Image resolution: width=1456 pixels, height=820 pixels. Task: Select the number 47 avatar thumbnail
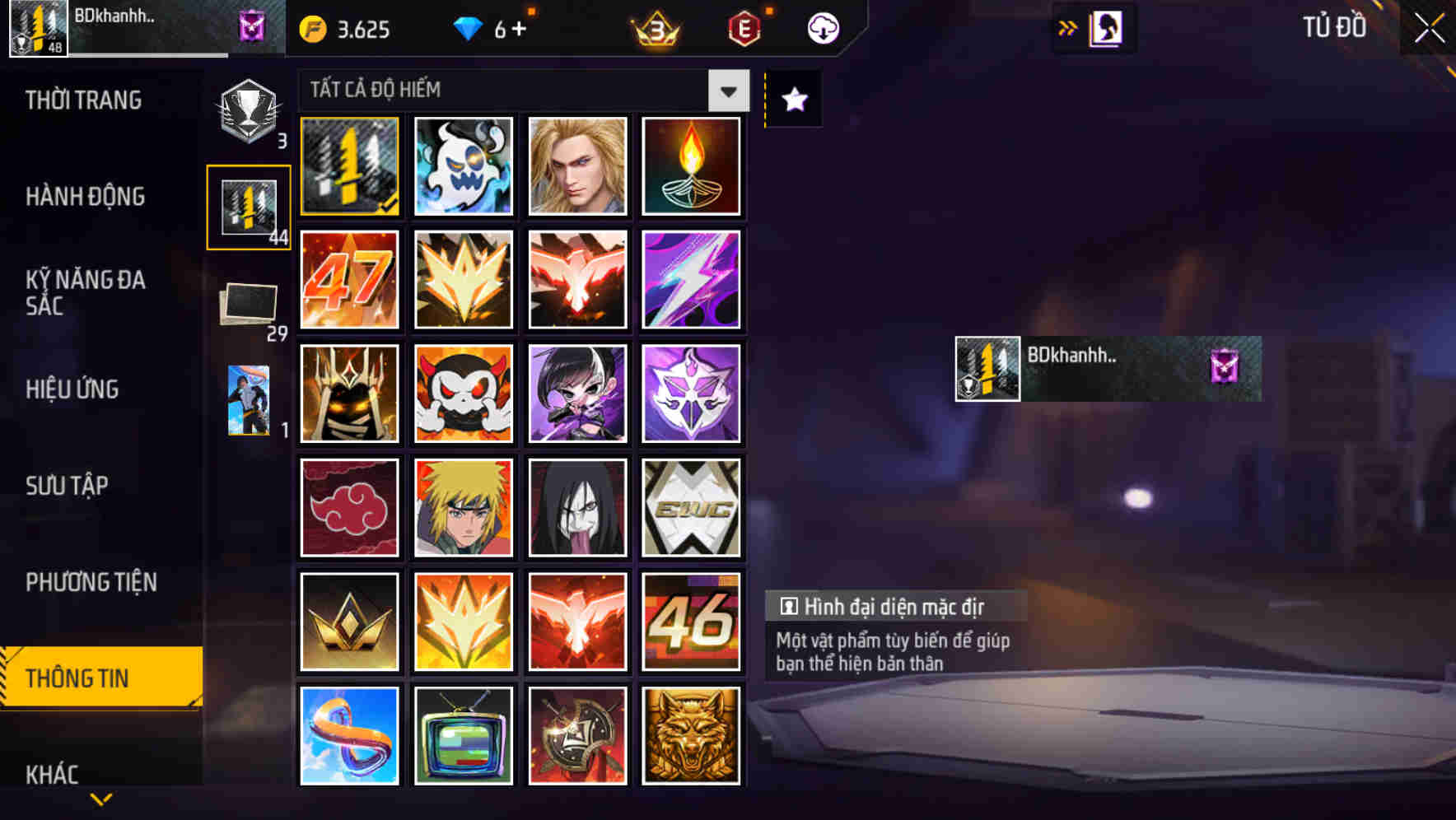pos(349,279)
